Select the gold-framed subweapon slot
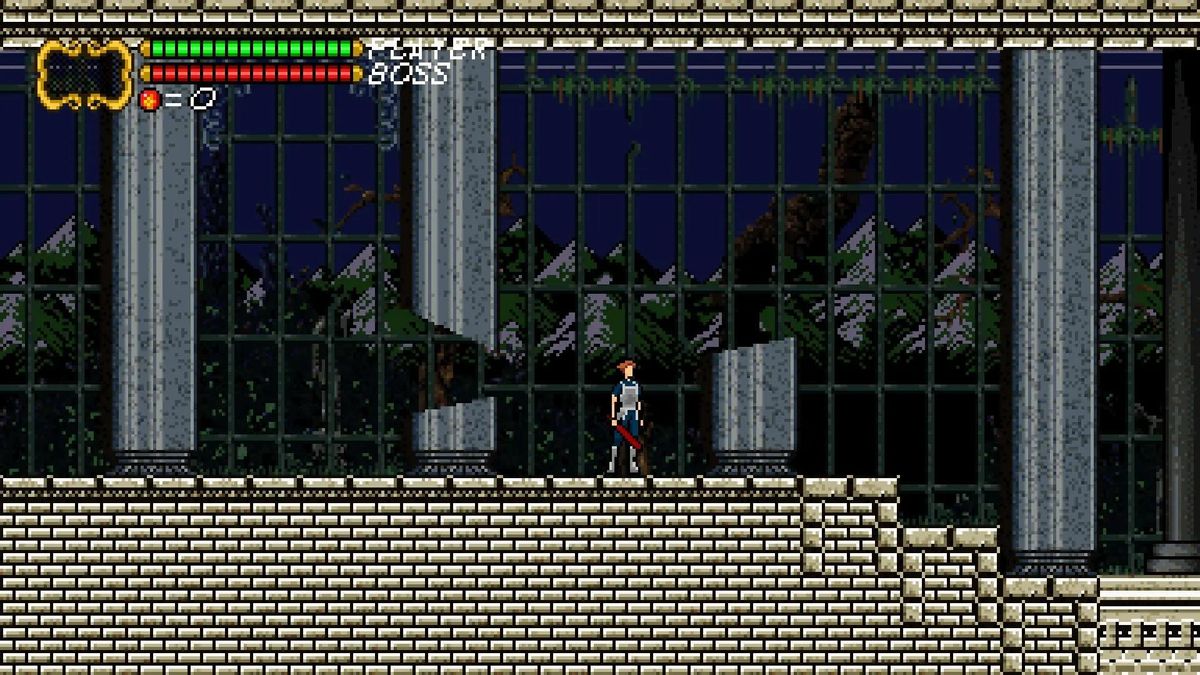Viewport: 1200px width, 675px height. tap(85, 73)
